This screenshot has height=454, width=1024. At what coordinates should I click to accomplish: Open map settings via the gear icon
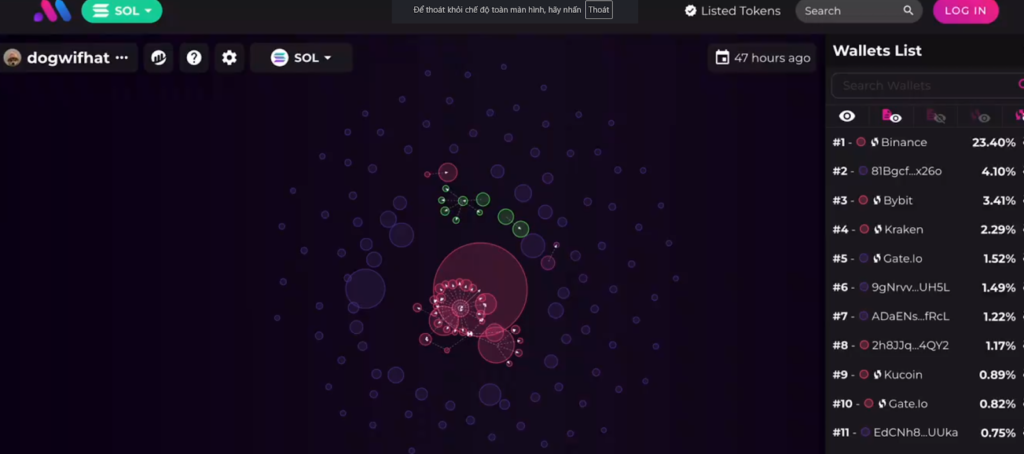[229, 58]
